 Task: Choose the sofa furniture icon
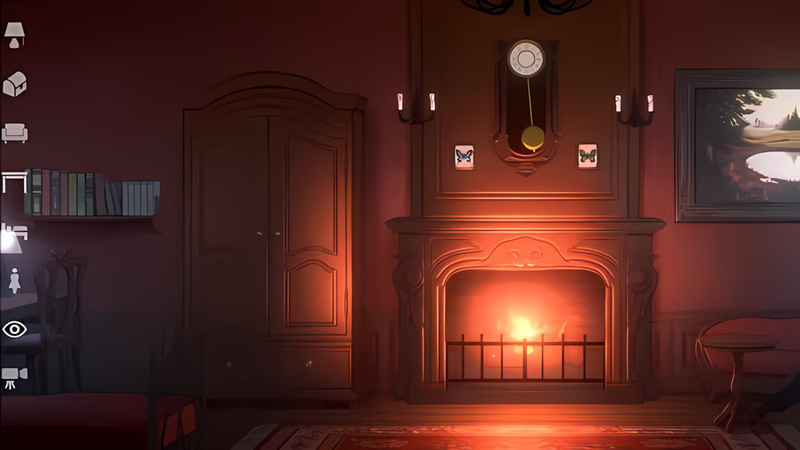tap(14, 132)
